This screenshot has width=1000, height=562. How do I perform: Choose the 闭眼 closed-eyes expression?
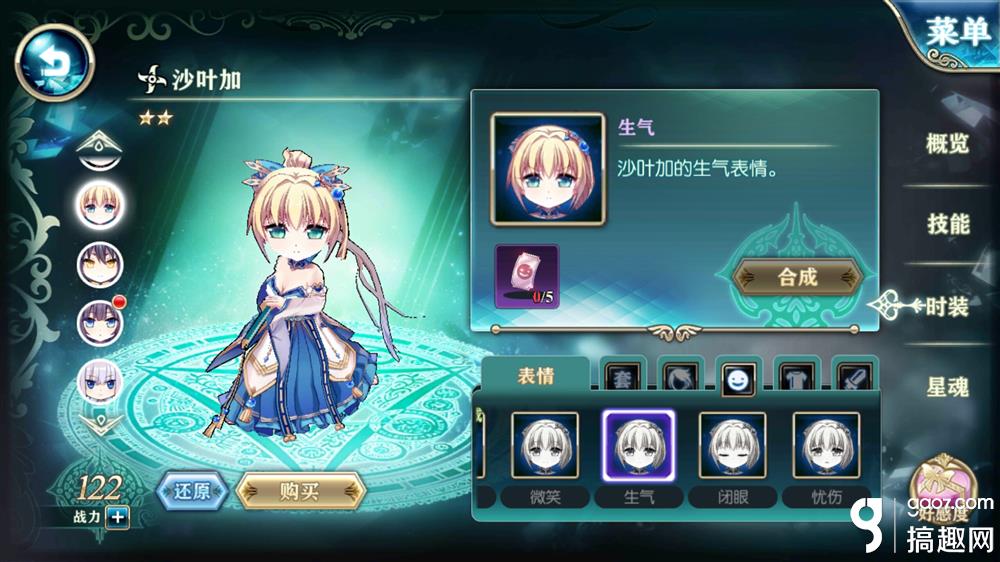click(732, 445)
